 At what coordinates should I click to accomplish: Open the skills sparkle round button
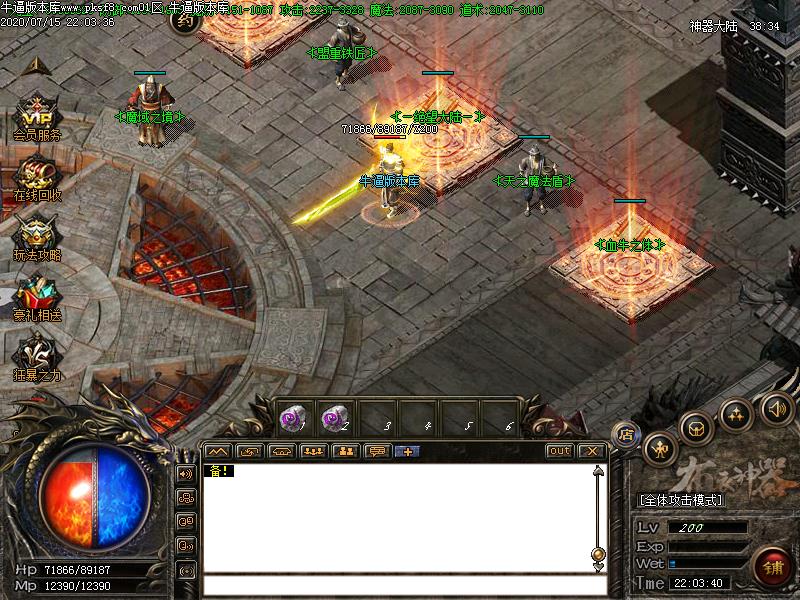737,413
